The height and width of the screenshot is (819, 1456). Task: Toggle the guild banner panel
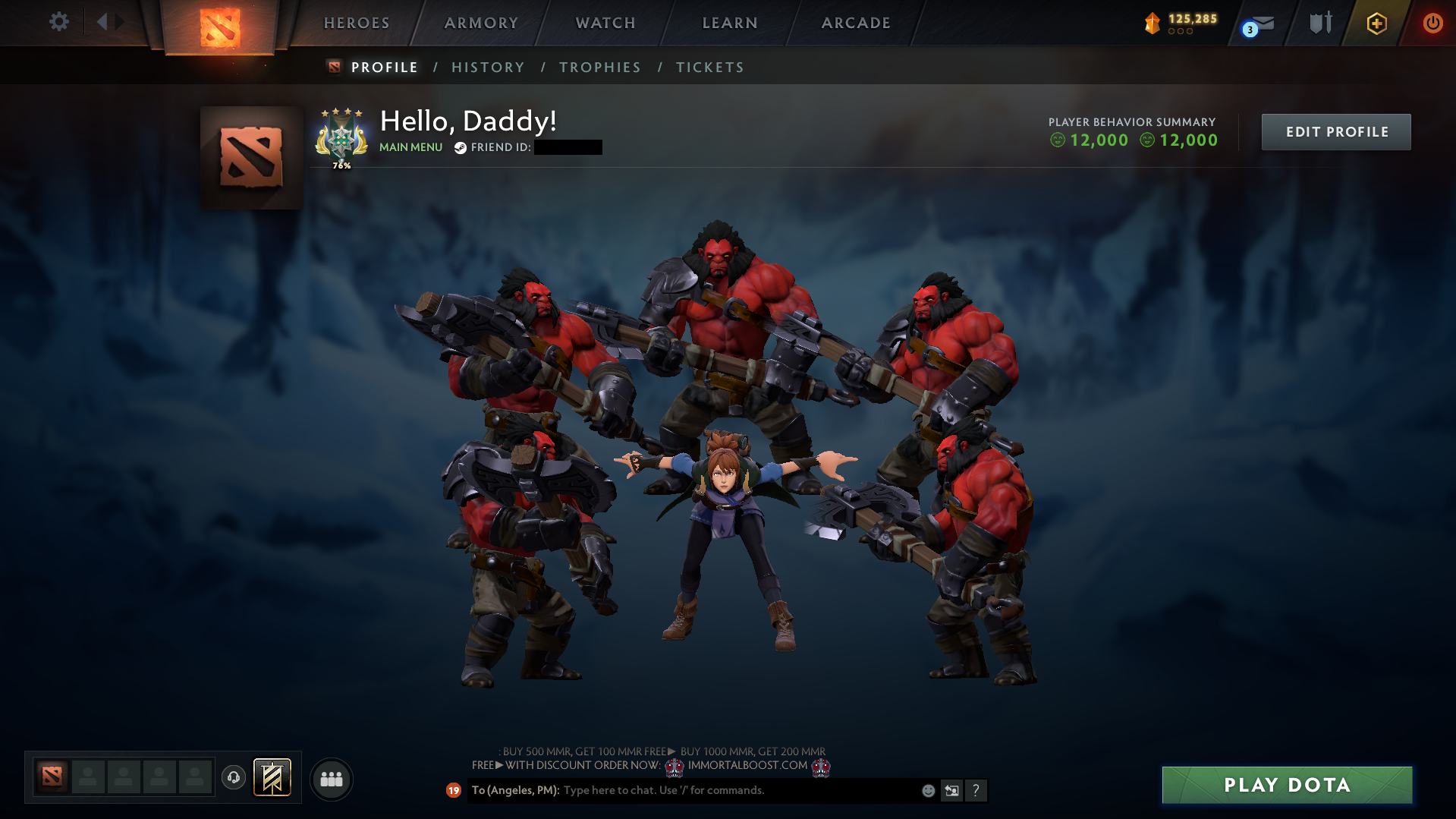pos(272,777)
